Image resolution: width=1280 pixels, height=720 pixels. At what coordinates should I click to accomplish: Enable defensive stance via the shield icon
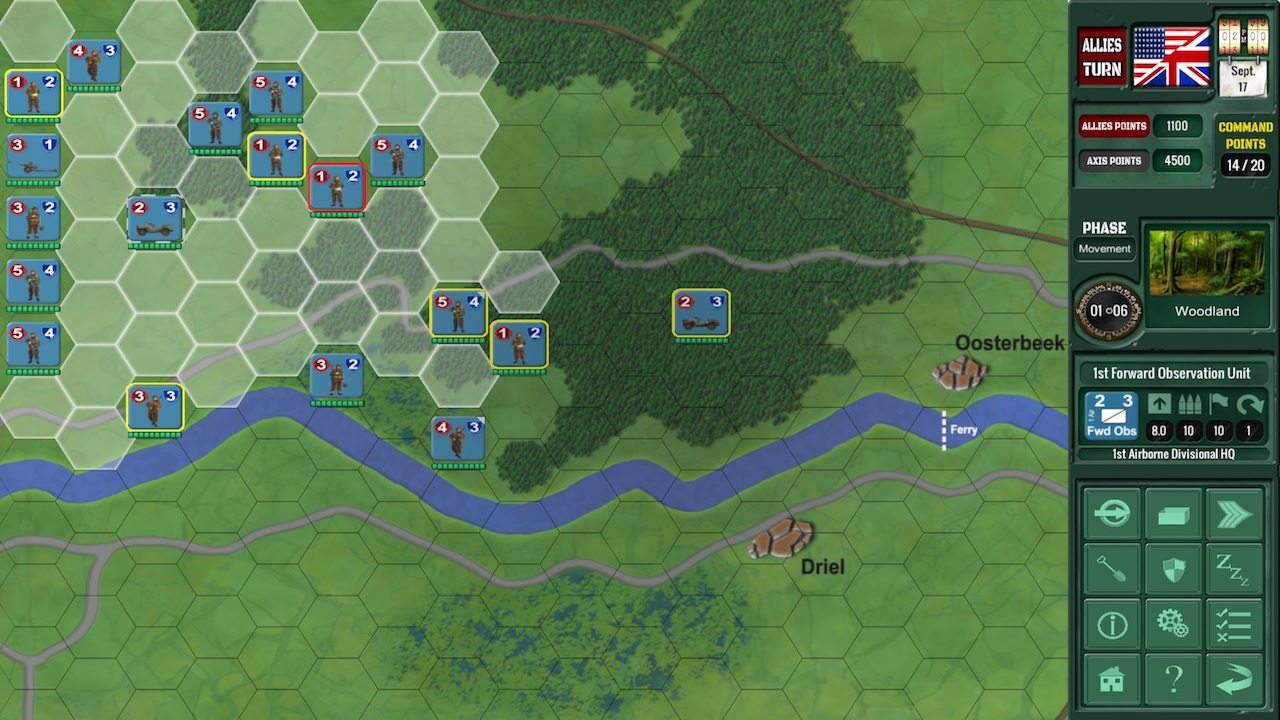(x=1173, y=567)
